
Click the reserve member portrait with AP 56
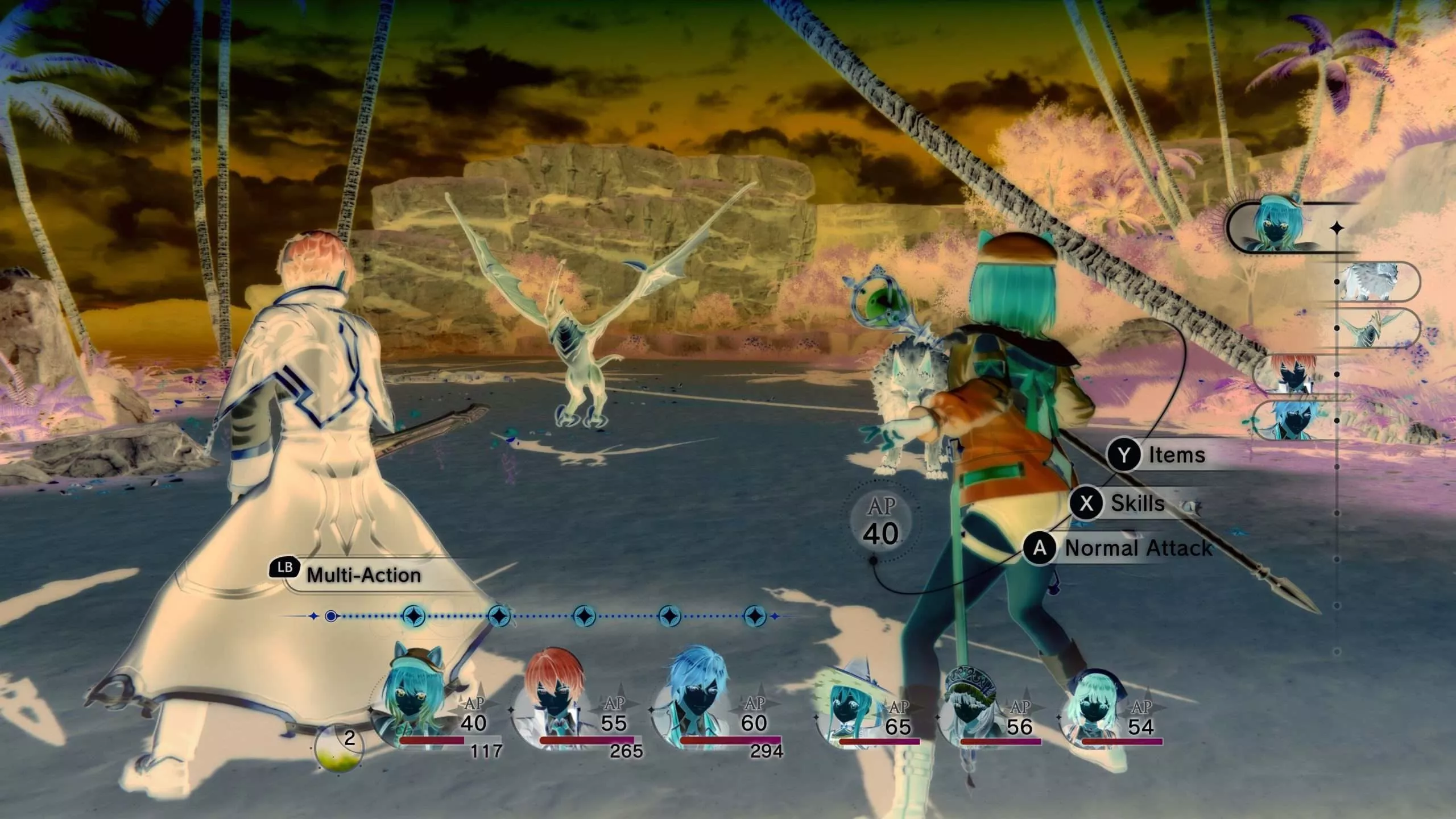click(970, 714)
